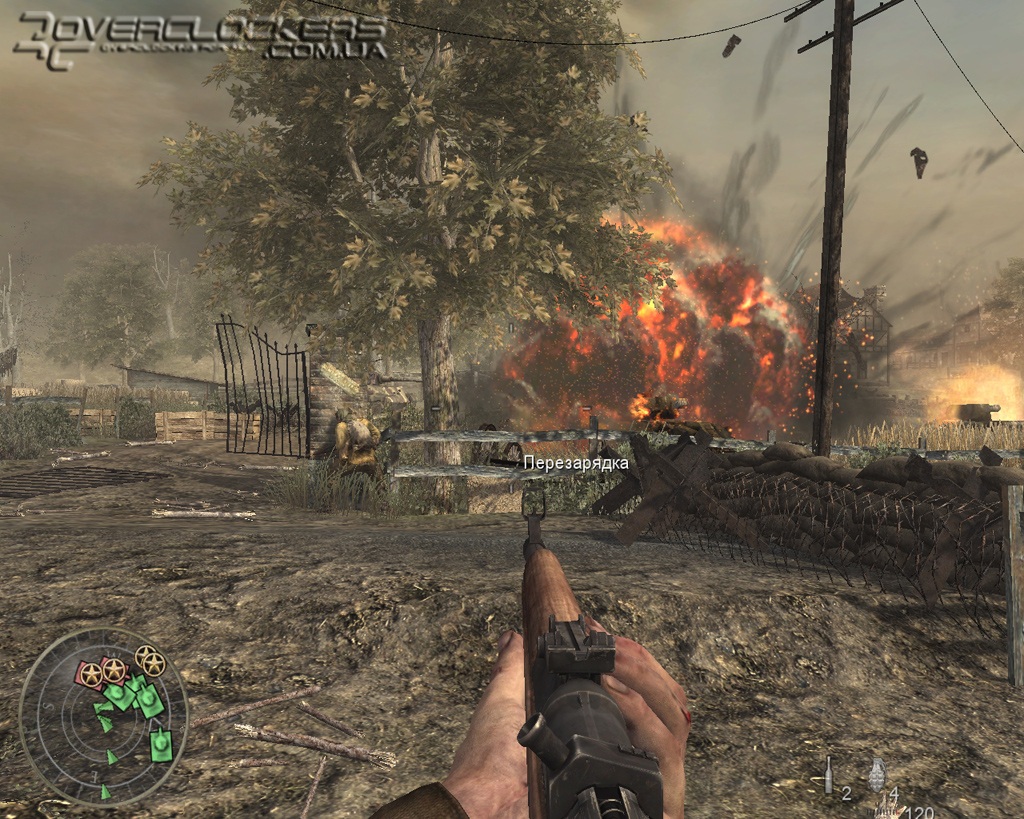Open the Overclockers.com.ua watermark logo
The width and height of the screenshot is (1024, 819).
(x=200, y=38)
